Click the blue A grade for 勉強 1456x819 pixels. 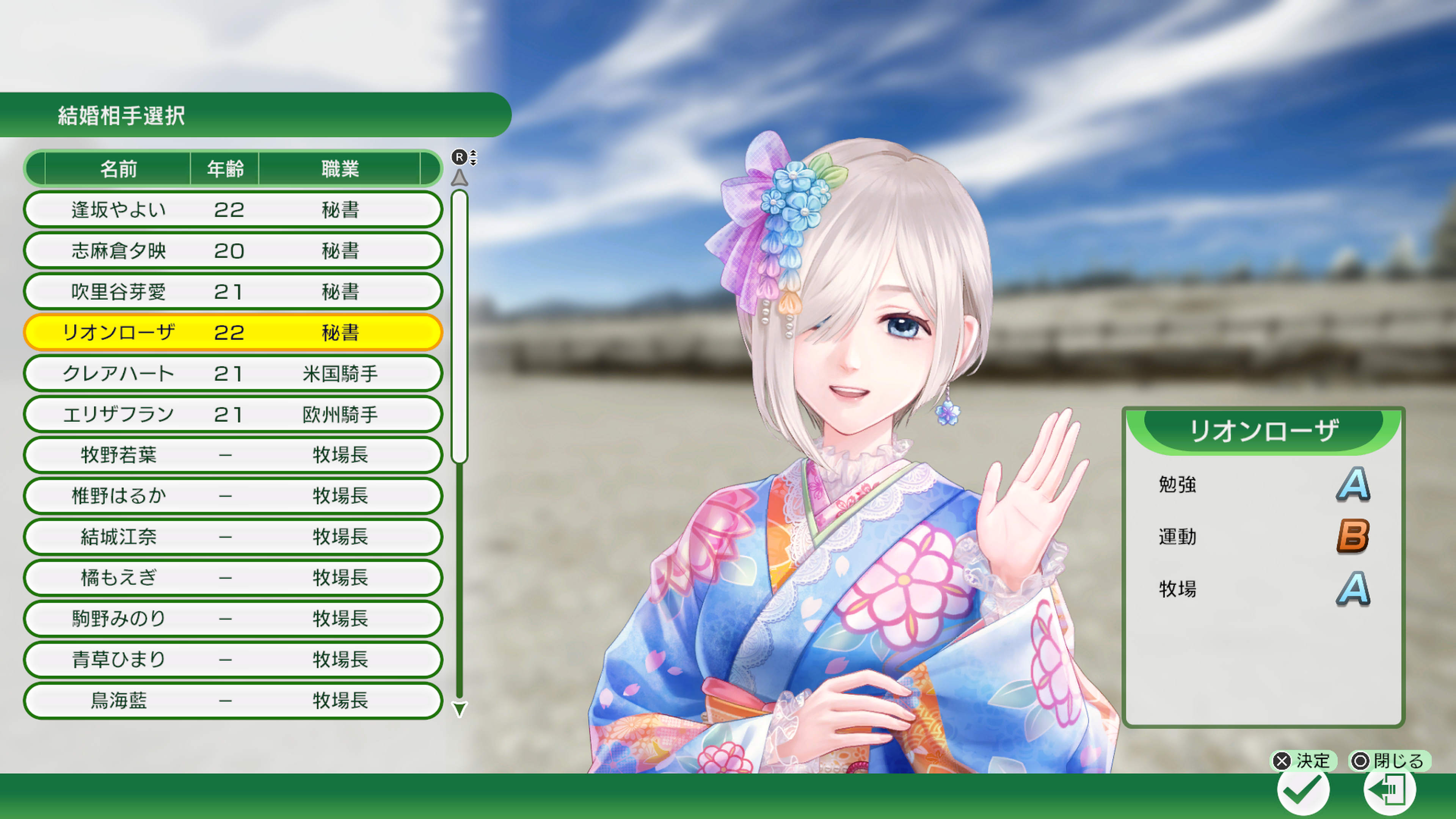pos(1352,483)
